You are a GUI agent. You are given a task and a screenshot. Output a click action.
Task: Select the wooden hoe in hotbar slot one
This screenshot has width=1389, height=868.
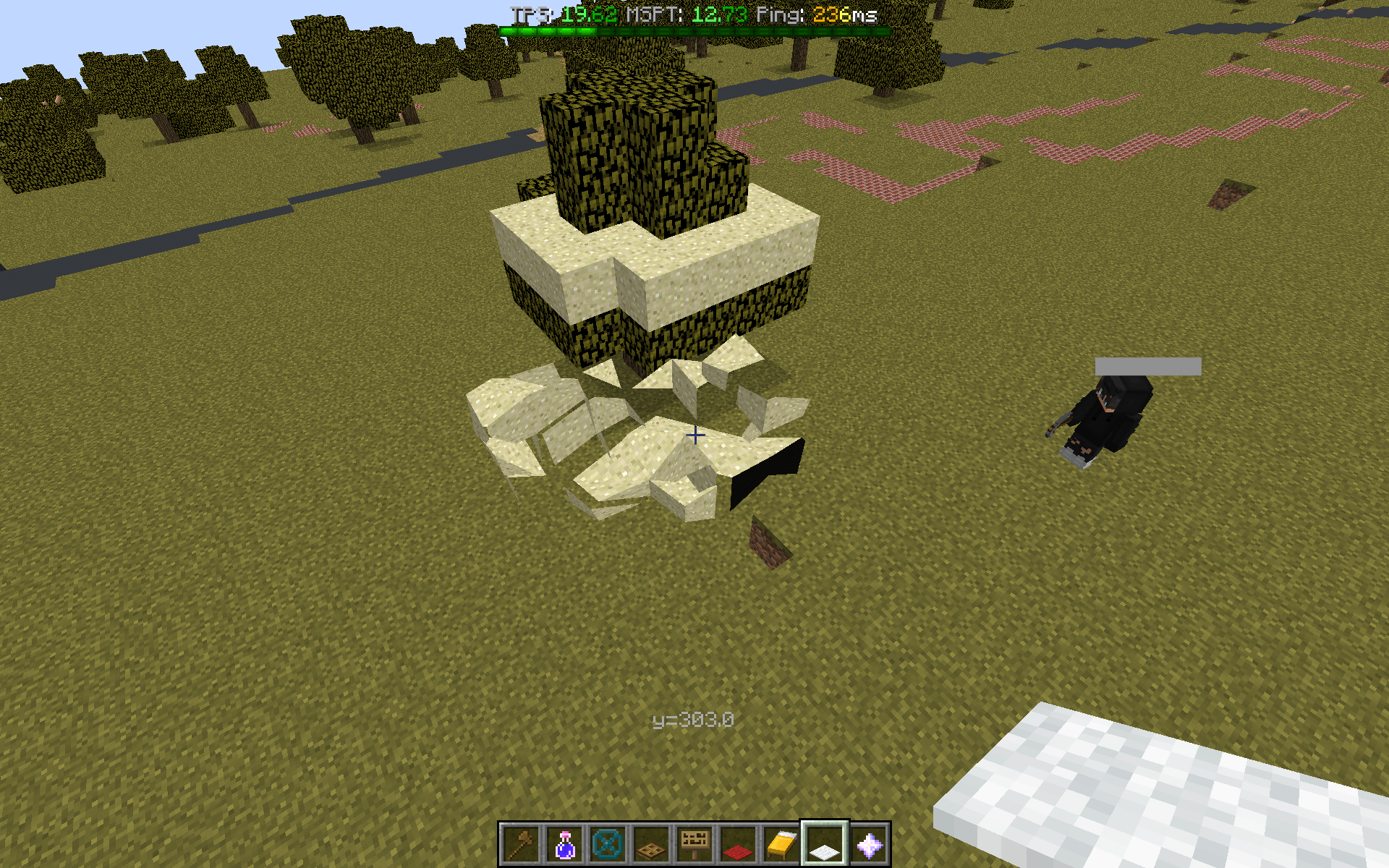click(x=519, y=843)
